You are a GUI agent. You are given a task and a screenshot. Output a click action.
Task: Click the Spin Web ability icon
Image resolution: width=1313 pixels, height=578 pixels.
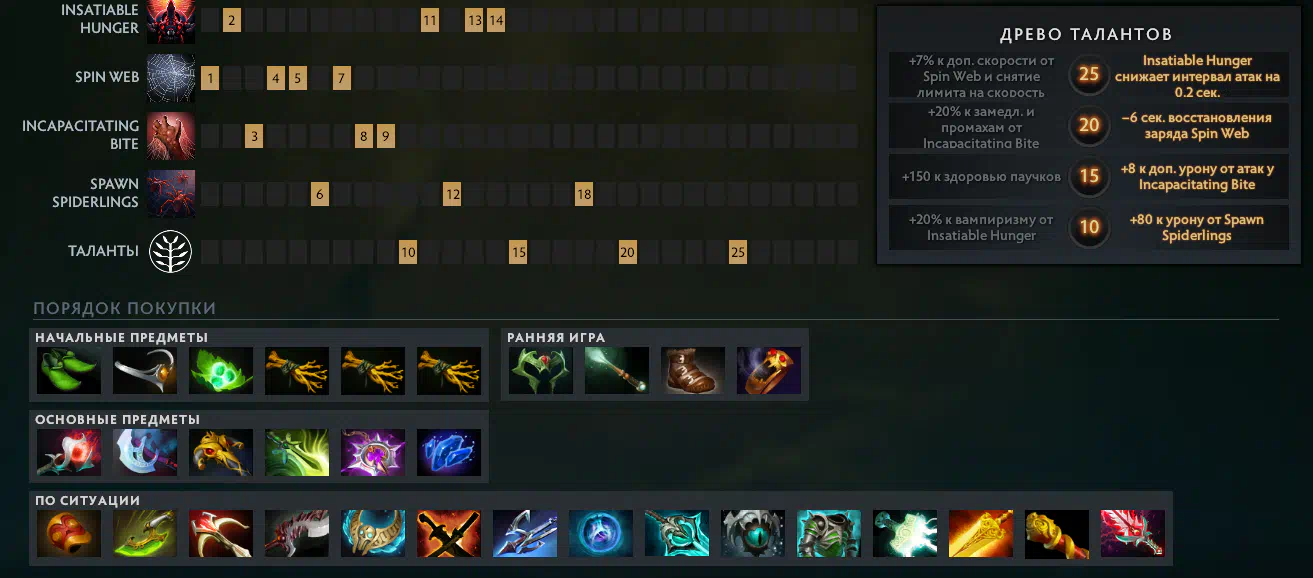click(171, 77)
